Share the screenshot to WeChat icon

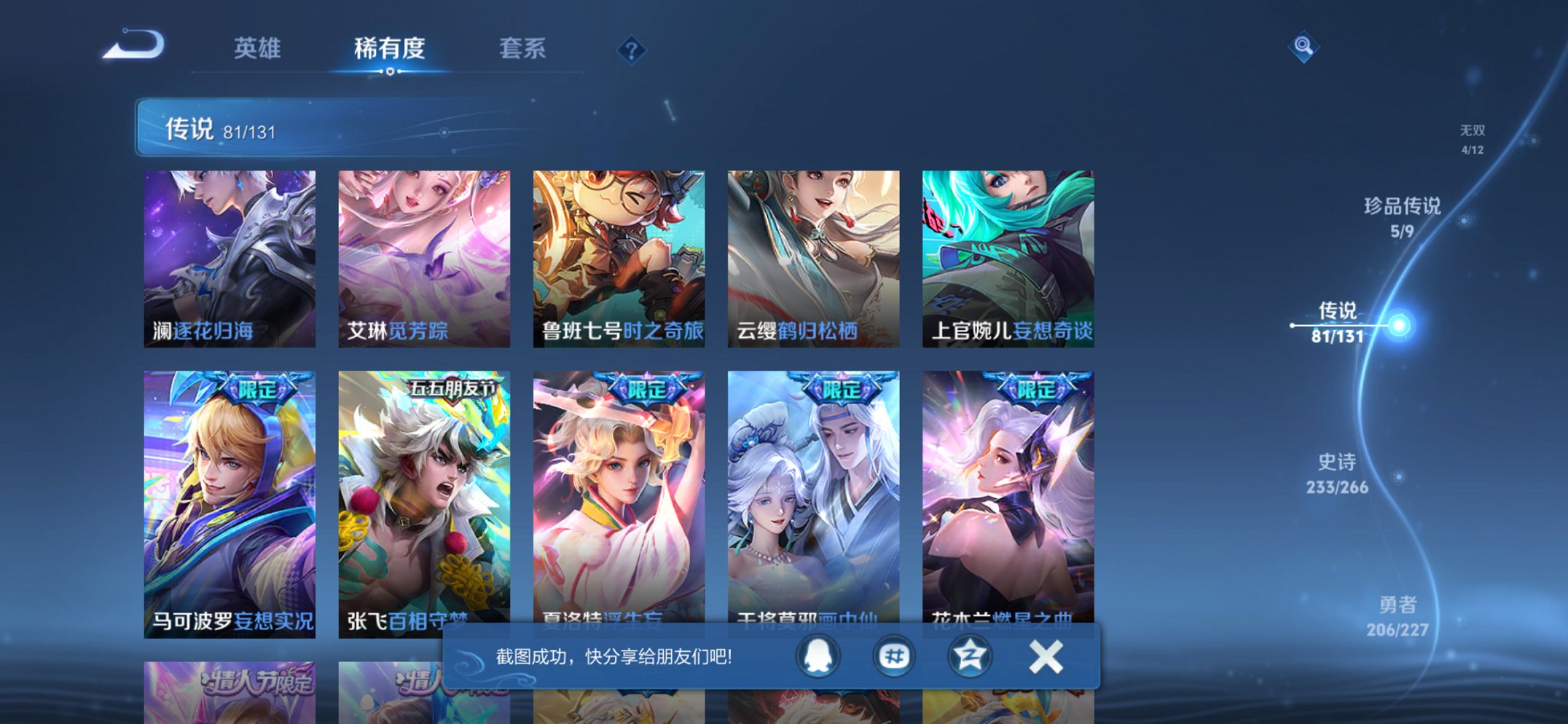click(893, 655)
